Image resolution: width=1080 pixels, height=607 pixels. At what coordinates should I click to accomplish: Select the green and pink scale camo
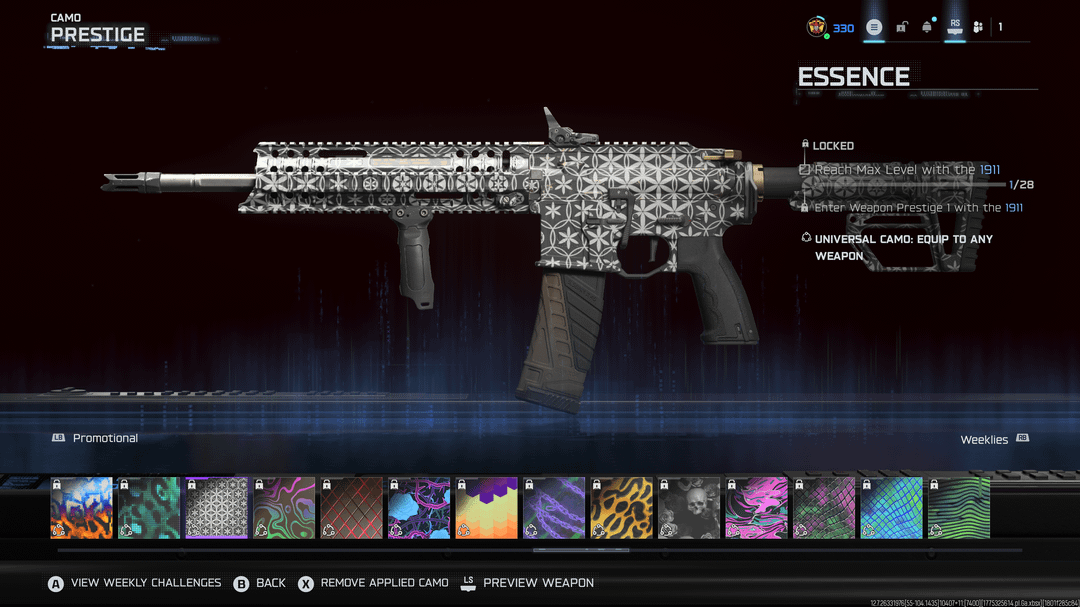pyautogui.click(x=824, y=508)
